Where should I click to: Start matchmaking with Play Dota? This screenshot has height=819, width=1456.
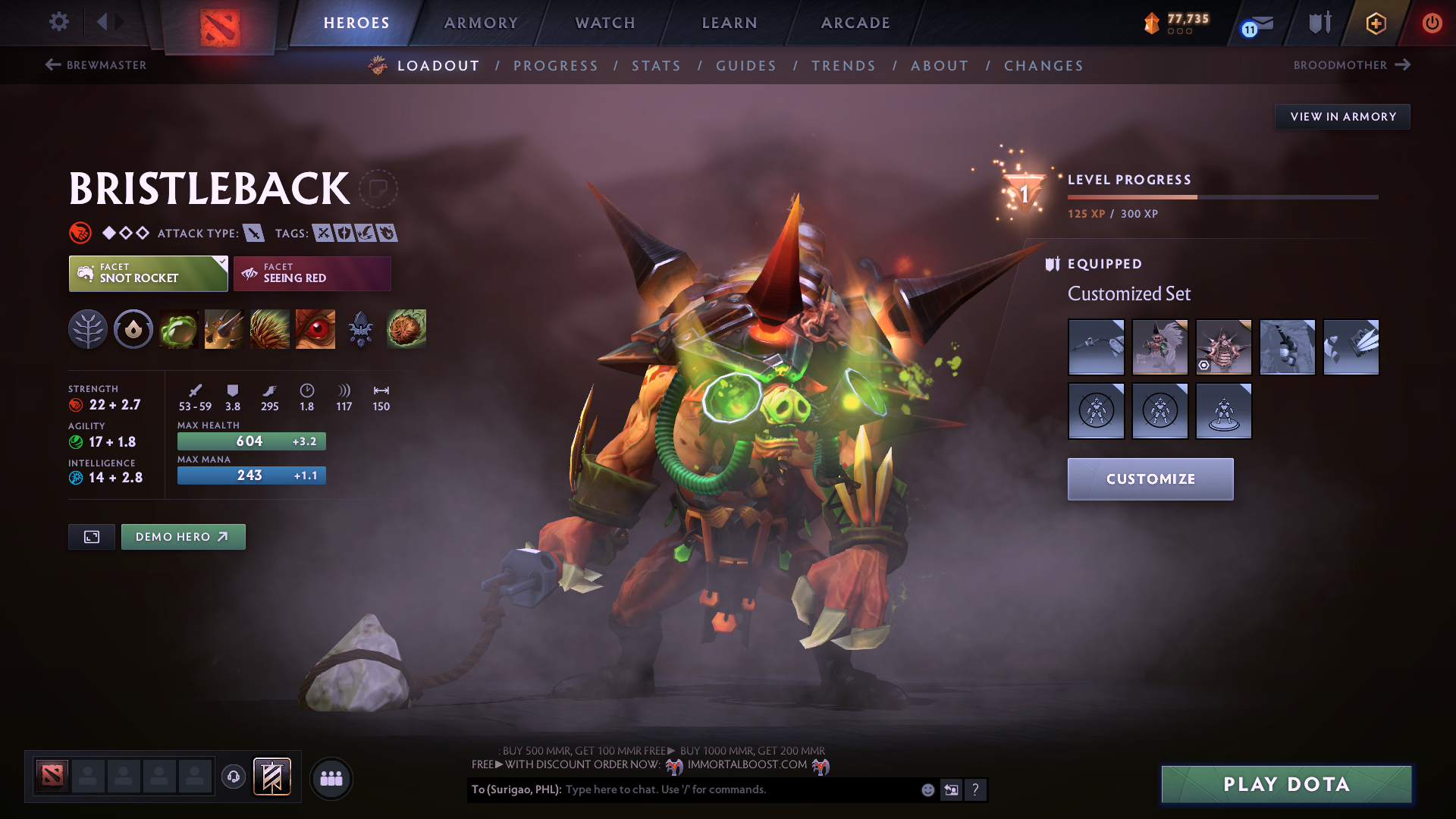pos(1286,784)
